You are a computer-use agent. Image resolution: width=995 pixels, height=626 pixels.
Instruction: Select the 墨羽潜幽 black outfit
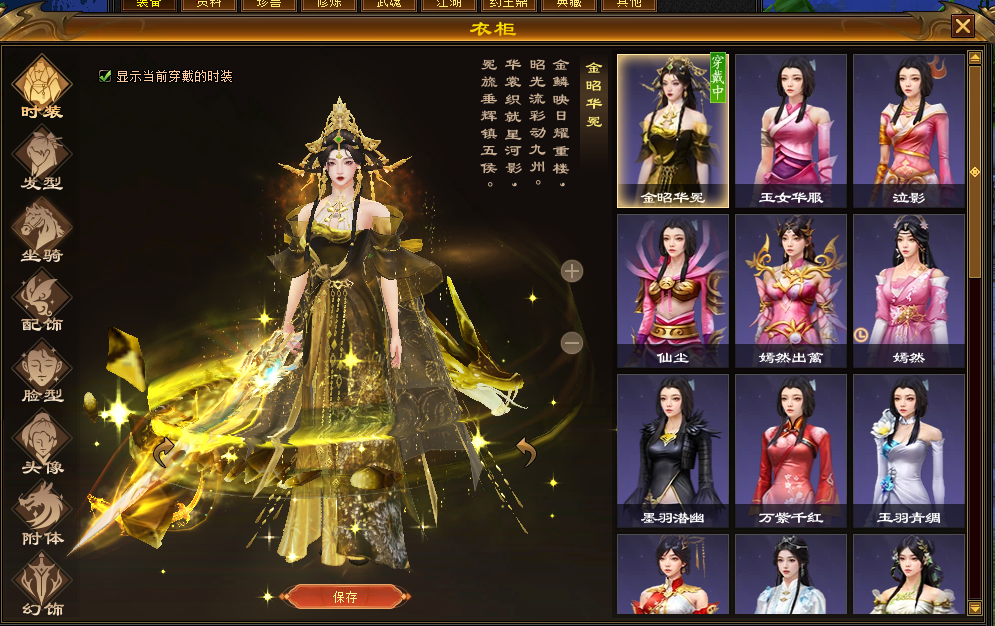point(673,451)
